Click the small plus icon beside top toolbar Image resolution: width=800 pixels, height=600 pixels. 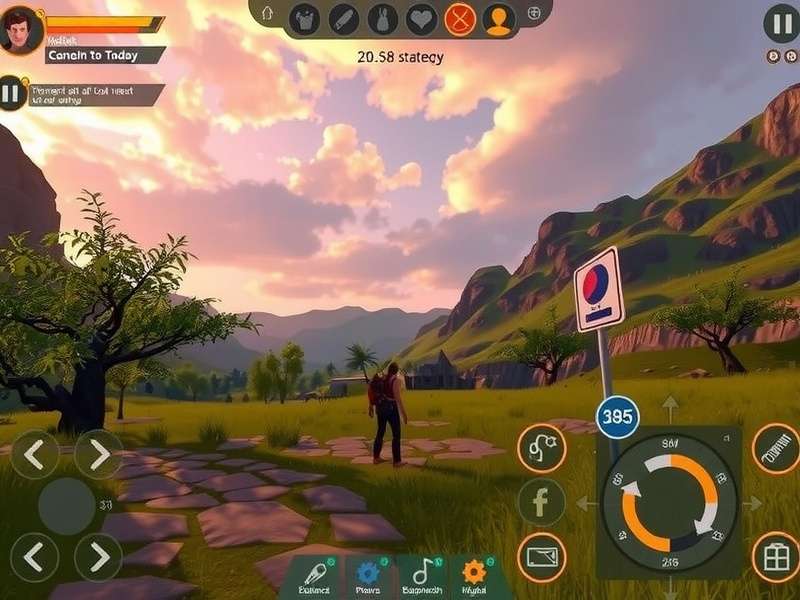(x=534, y=13)
